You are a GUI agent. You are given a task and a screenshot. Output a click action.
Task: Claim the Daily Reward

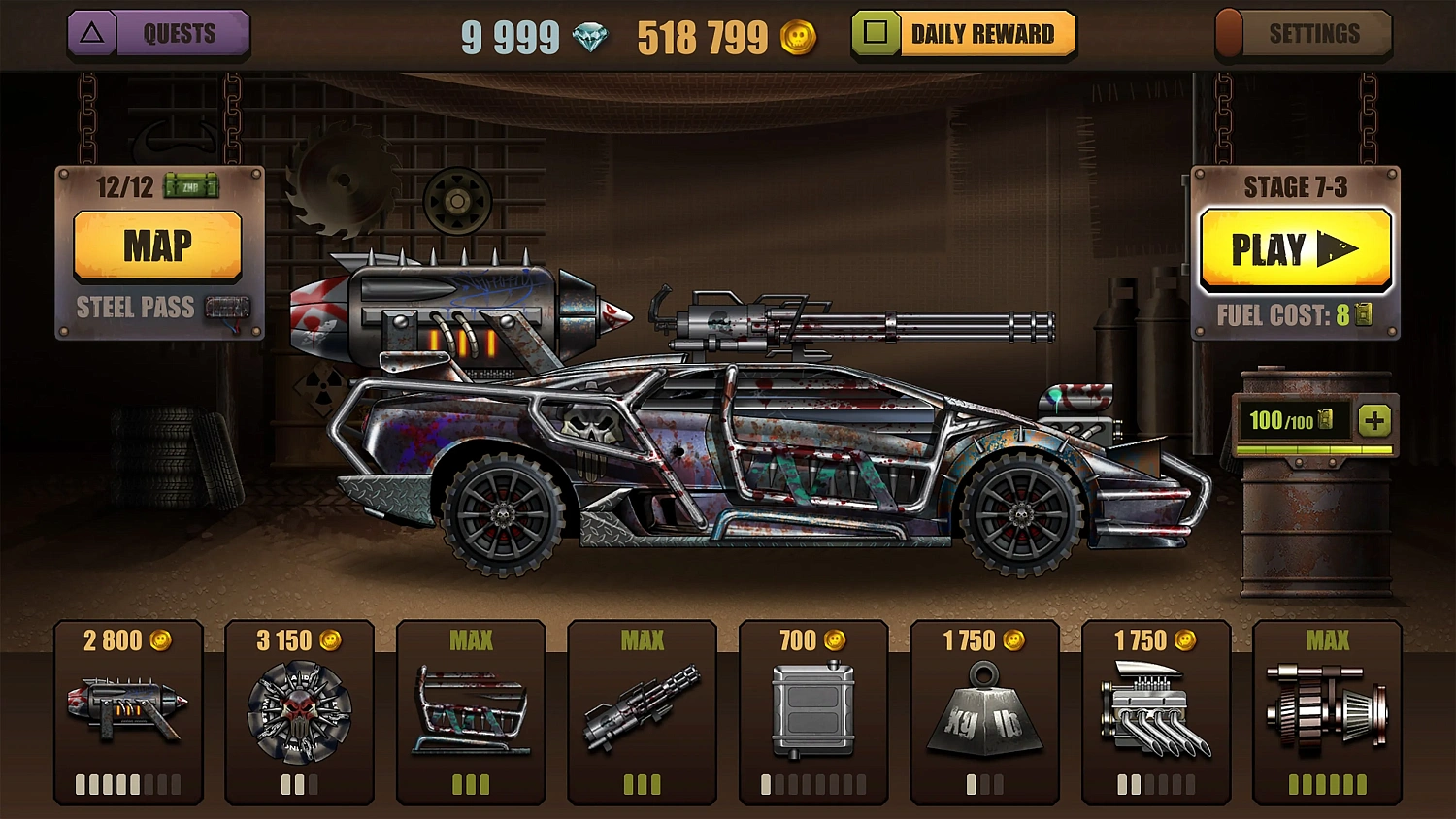964,32
